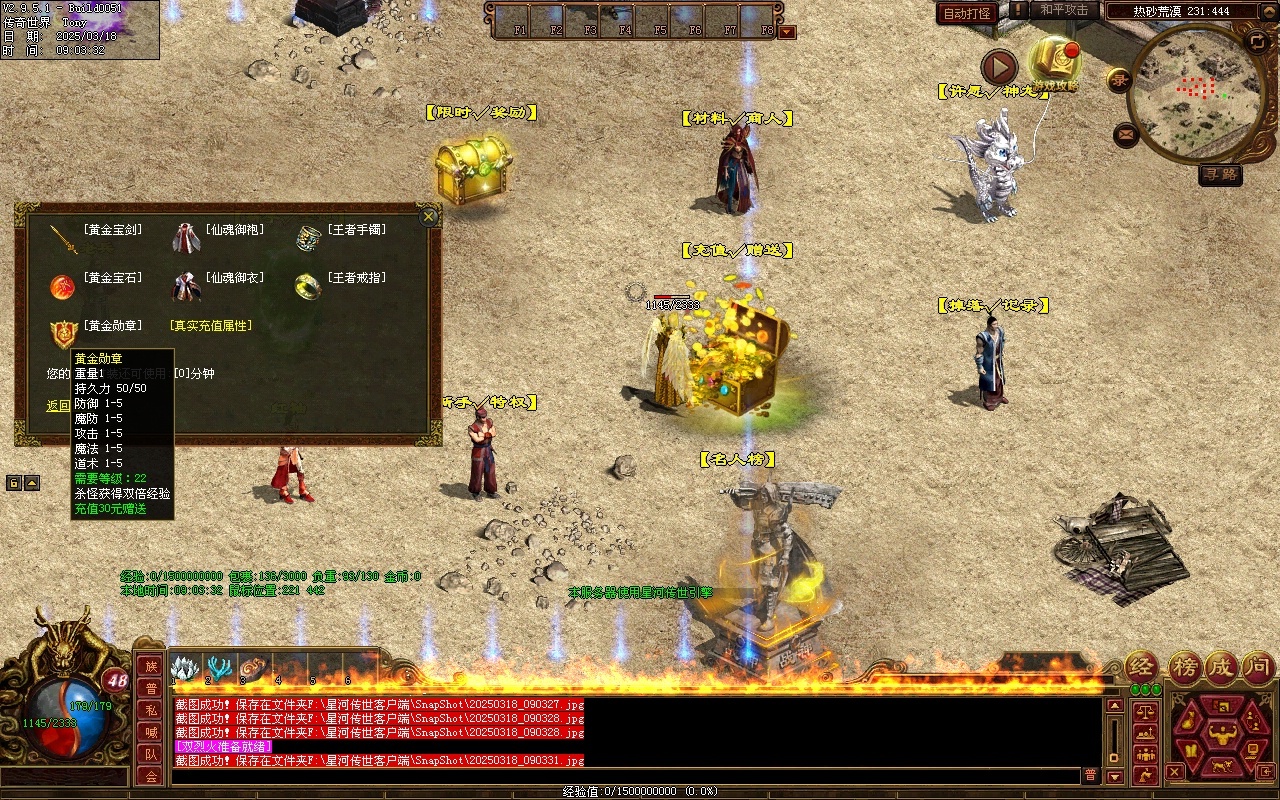Open the 真实充值属性 link
This screenshot has height=800, width=1280.
tap(210, 326)
